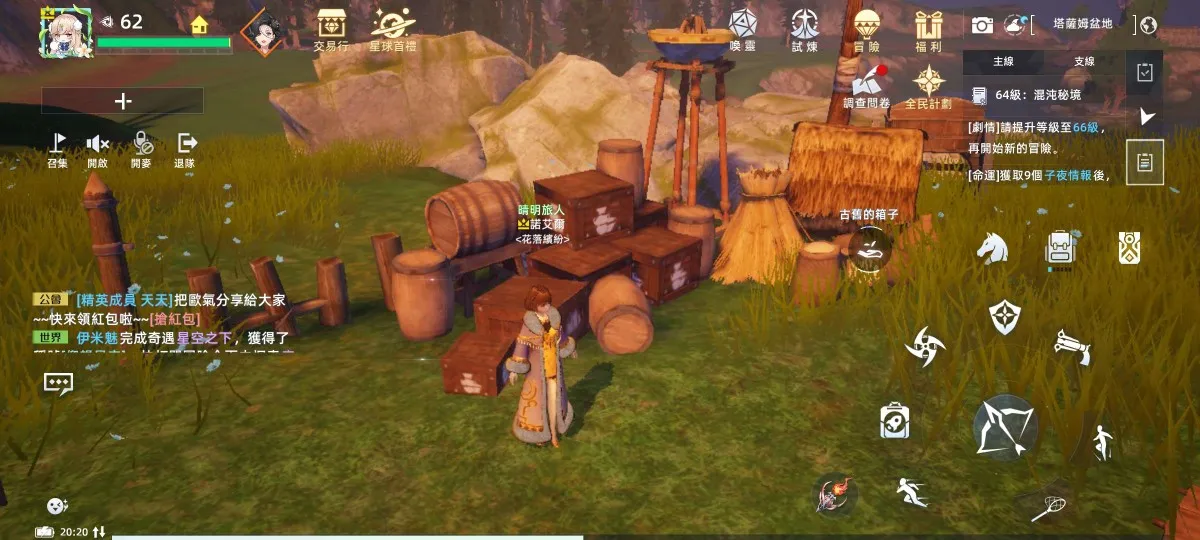1200x540 pixels.
Task: Switch to the 支線 side quest tab
Action: [1084, 62]
